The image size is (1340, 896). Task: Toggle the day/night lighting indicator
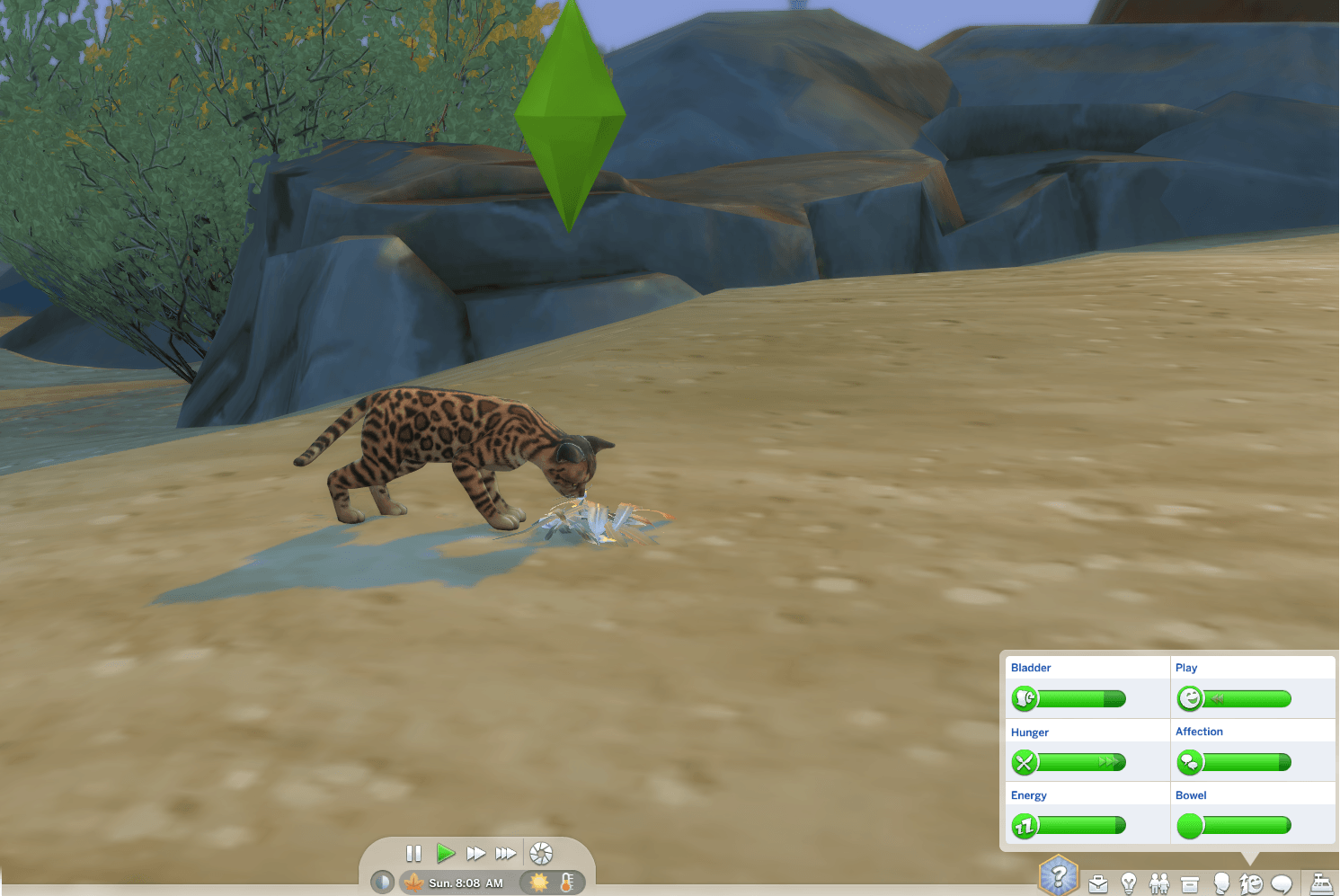(x=382, y=882)
